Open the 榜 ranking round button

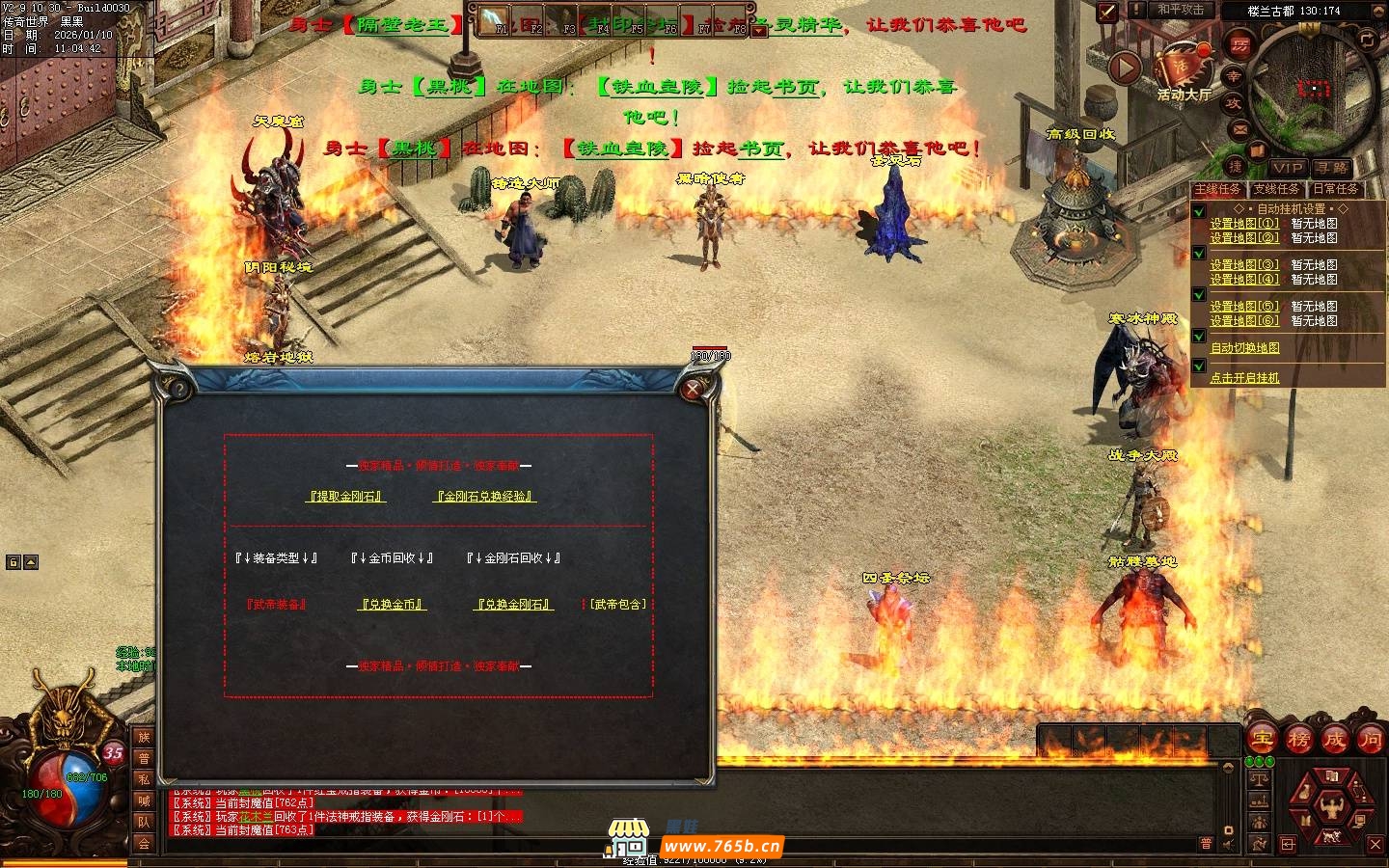1298,740
